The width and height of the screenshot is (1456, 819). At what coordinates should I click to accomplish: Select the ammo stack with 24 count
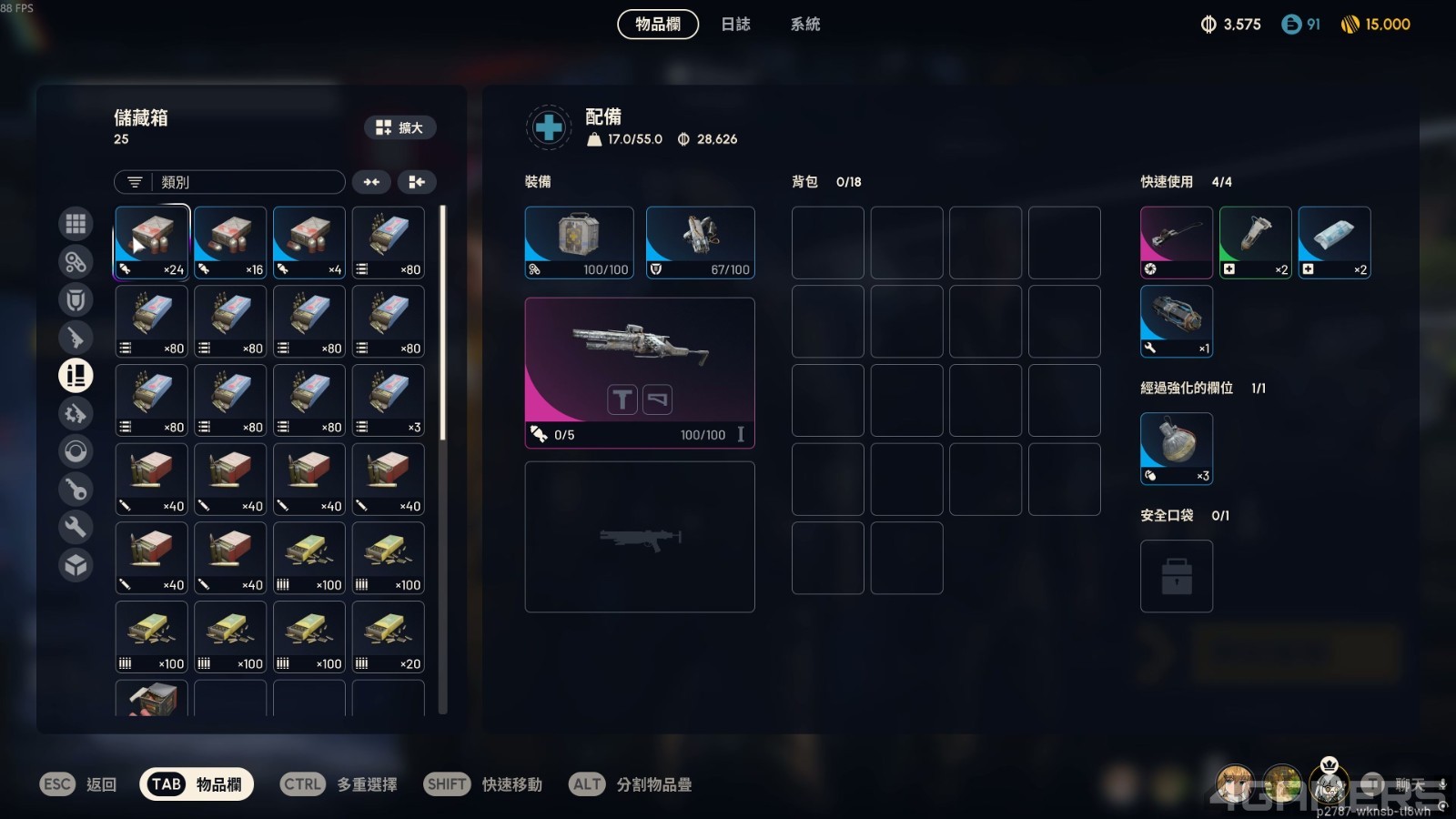pyautogui.click(x=152, y=242)
